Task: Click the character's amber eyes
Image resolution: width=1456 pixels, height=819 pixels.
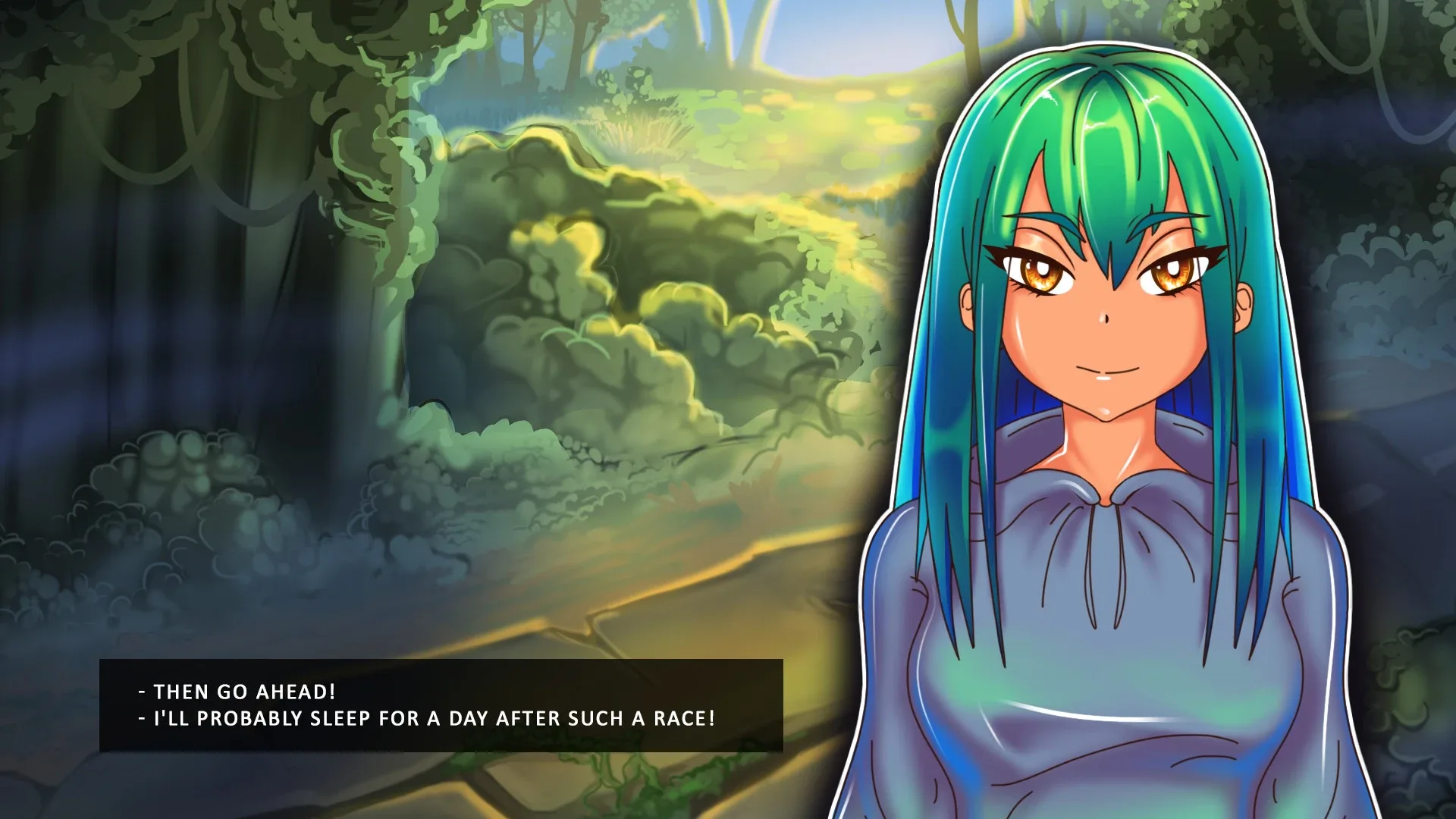Action: coord(1039,273)
